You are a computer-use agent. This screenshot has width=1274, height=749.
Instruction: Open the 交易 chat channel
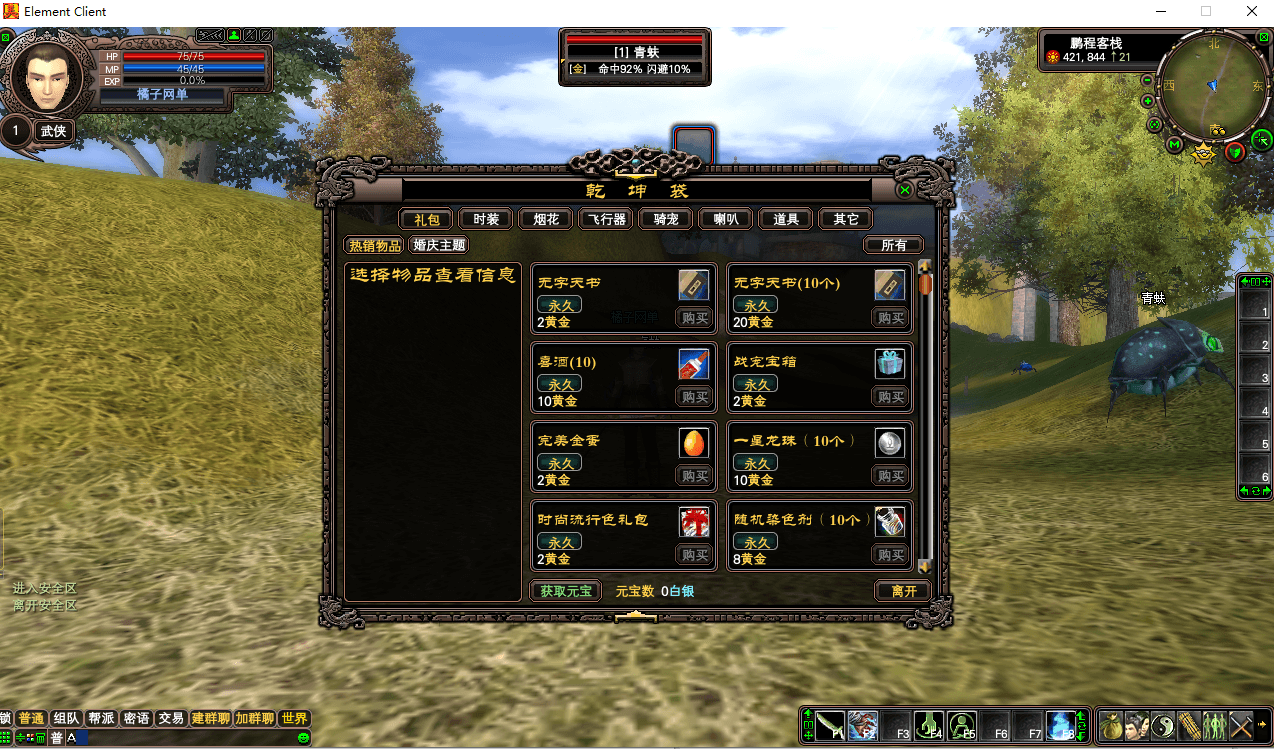point(171,718)
